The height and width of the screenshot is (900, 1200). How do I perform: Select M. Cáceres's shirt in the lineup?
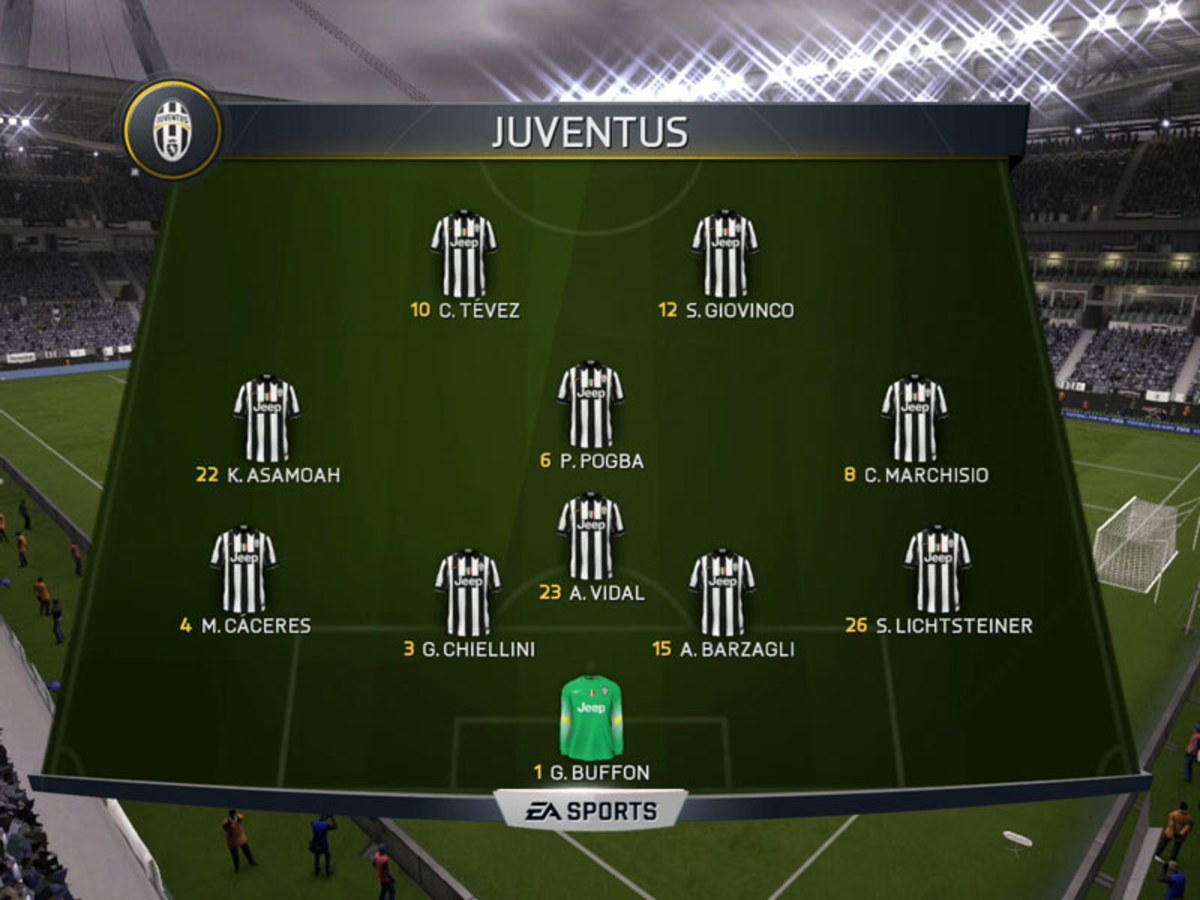tap(244, 568)
